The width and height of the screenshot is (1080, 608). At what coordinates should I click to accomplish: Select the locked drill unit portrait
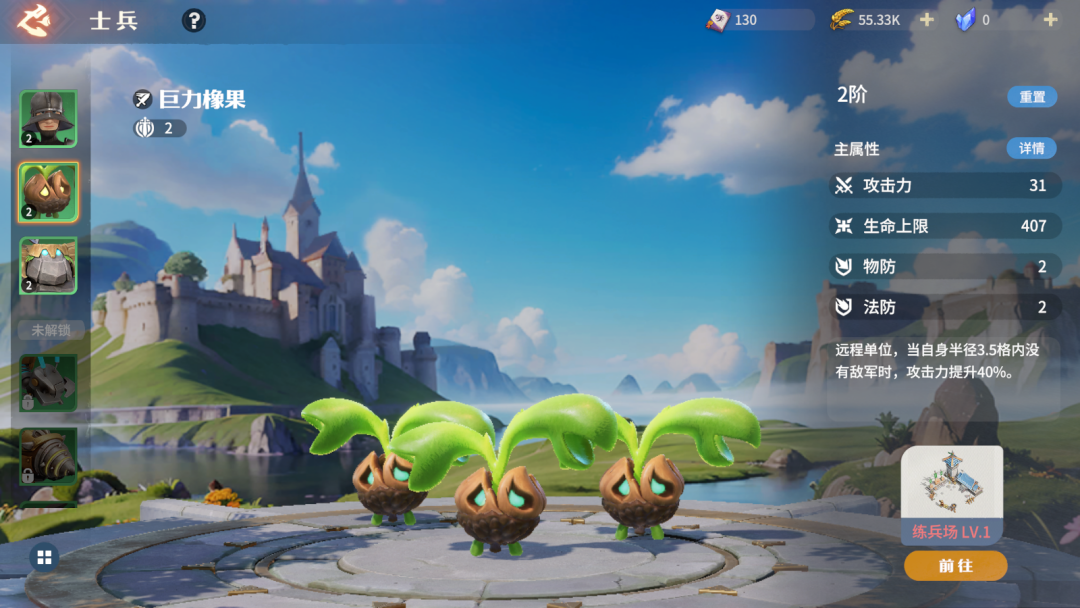[x=48, y=455]
